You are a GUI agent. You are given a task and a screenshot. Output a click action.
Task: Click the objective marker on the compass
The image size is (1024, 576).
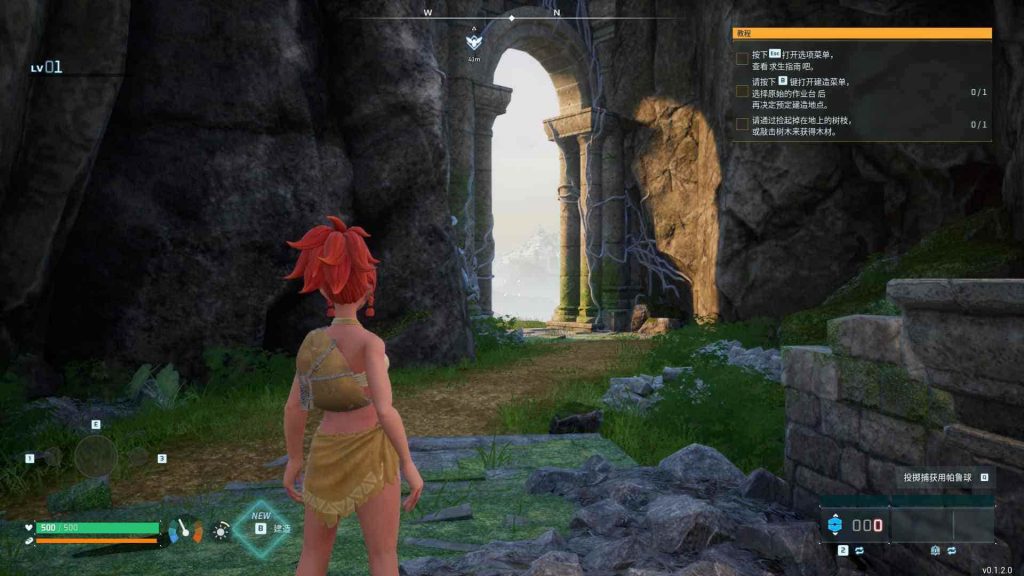[474, 43]
